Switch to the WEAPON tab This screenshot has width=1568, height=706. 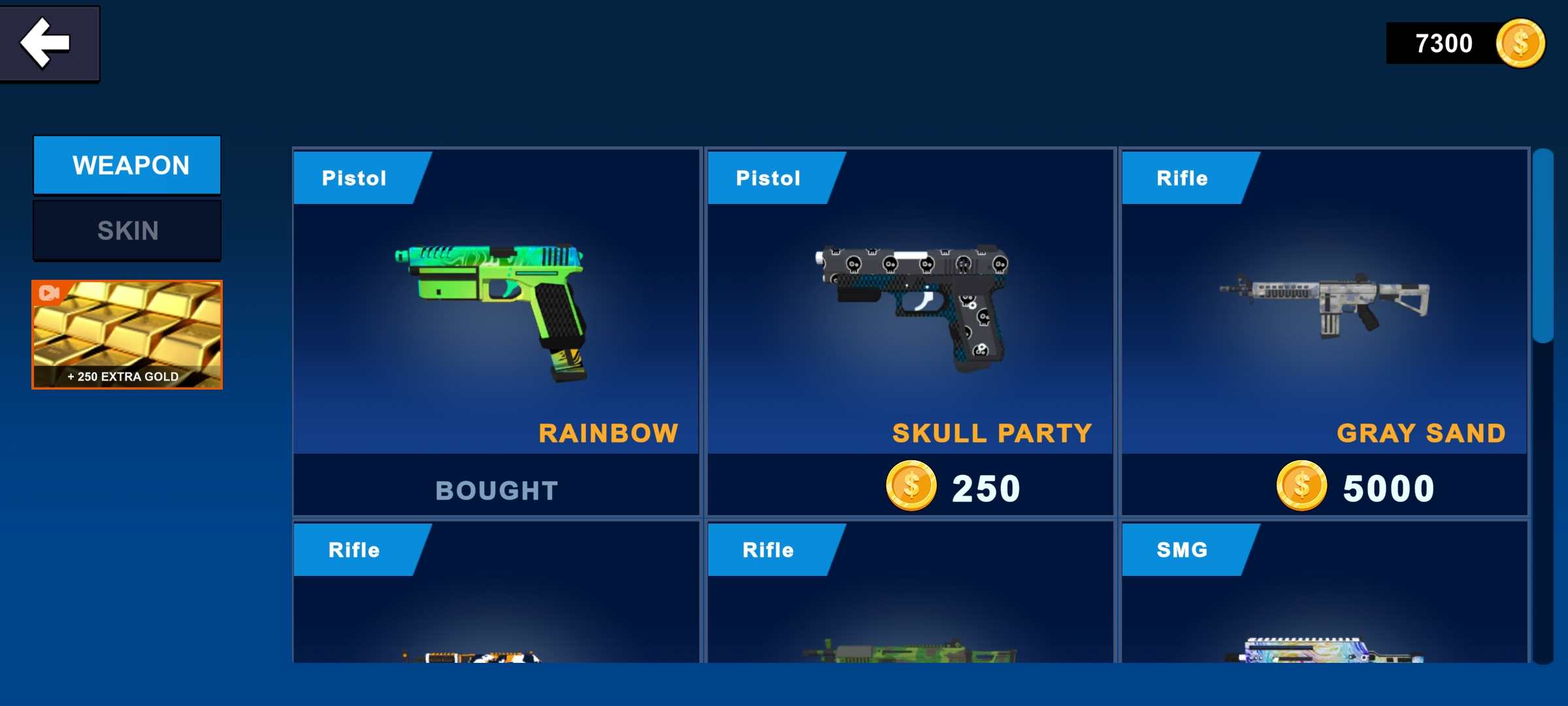click(x=127, y=165)
